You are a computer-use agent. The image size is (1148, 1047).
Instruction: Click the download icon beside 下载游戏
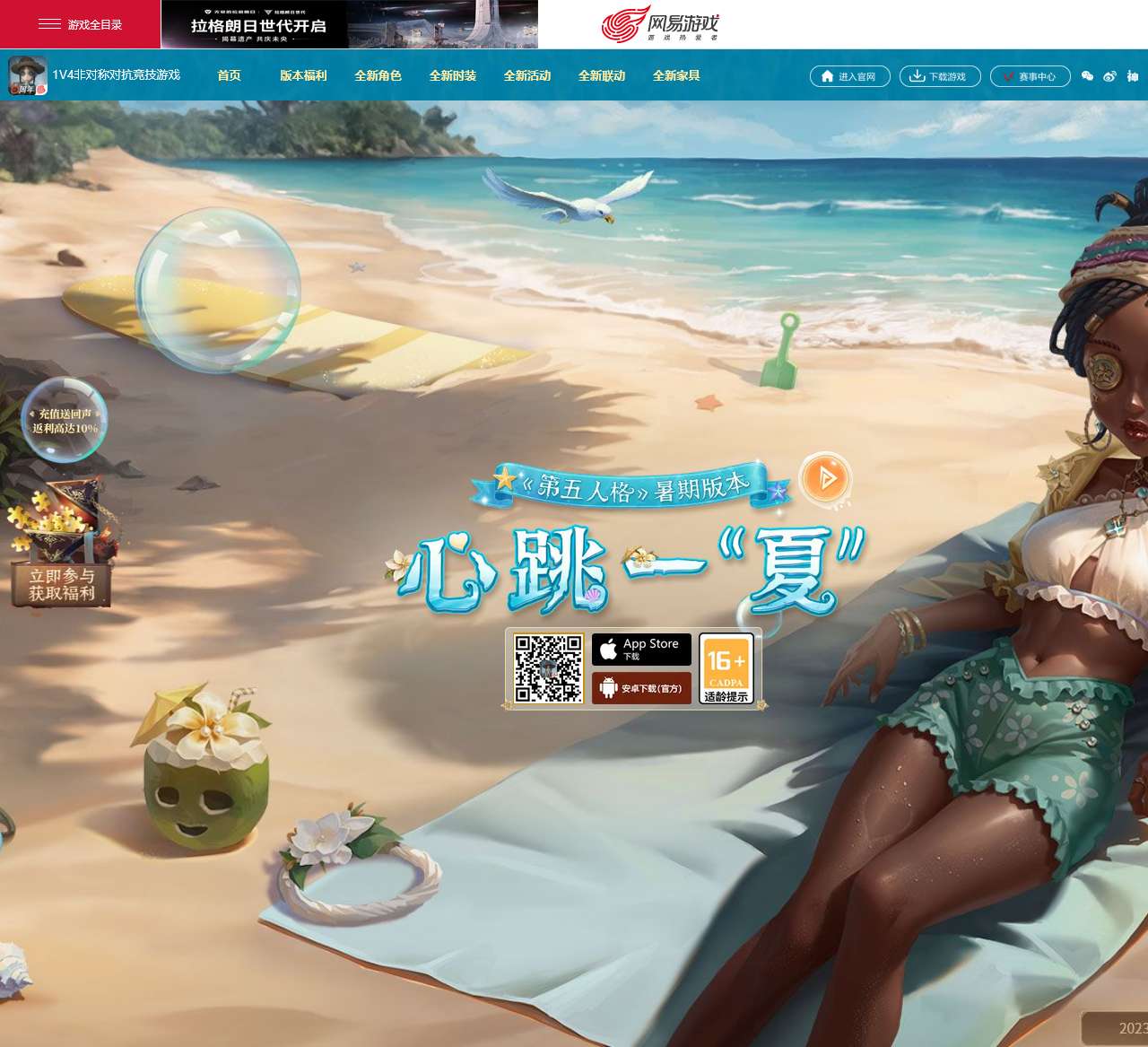click(917, 76)
